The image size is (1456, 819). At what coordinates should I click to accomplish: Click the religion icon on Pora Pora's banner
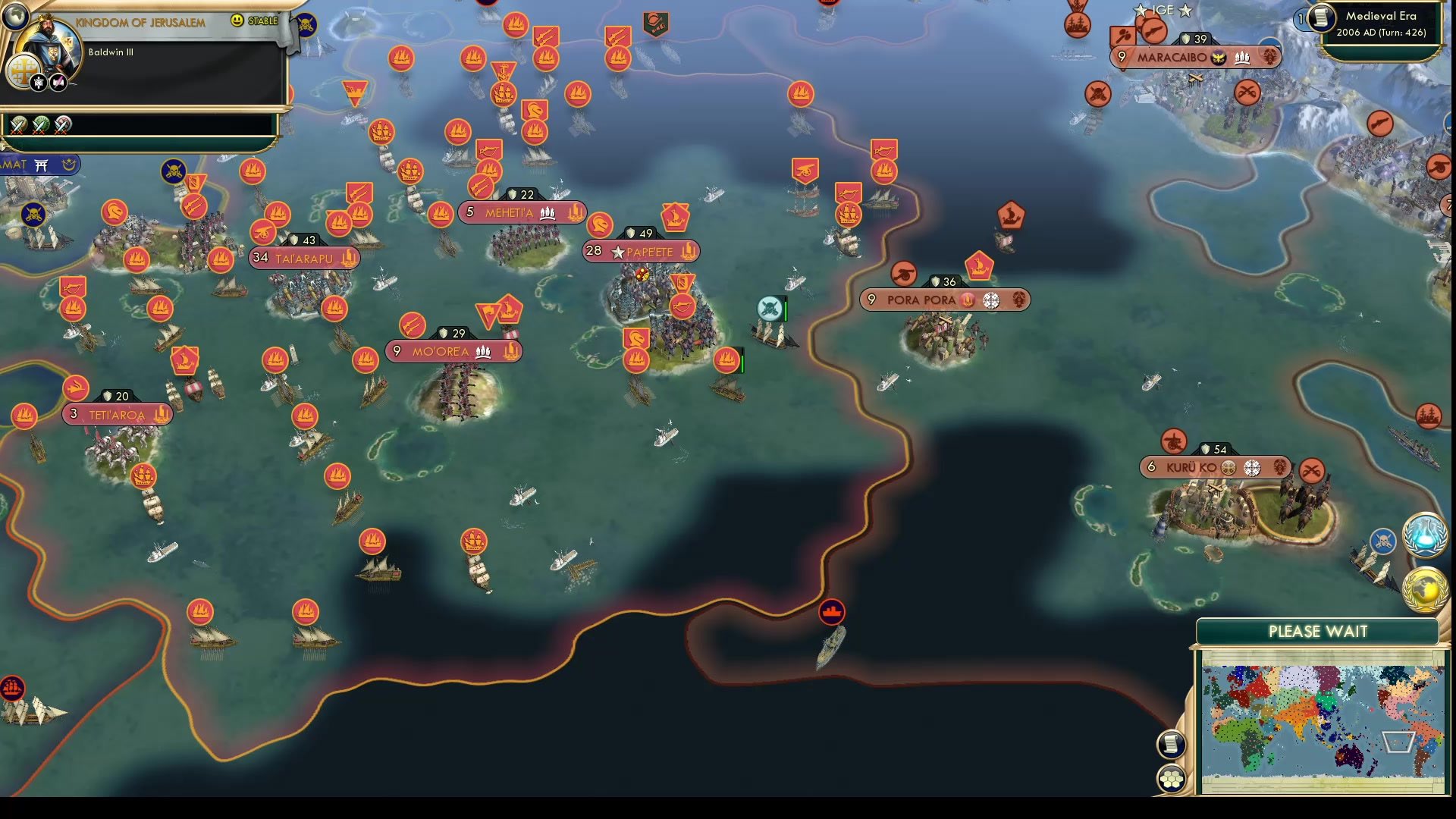(990, 300)
